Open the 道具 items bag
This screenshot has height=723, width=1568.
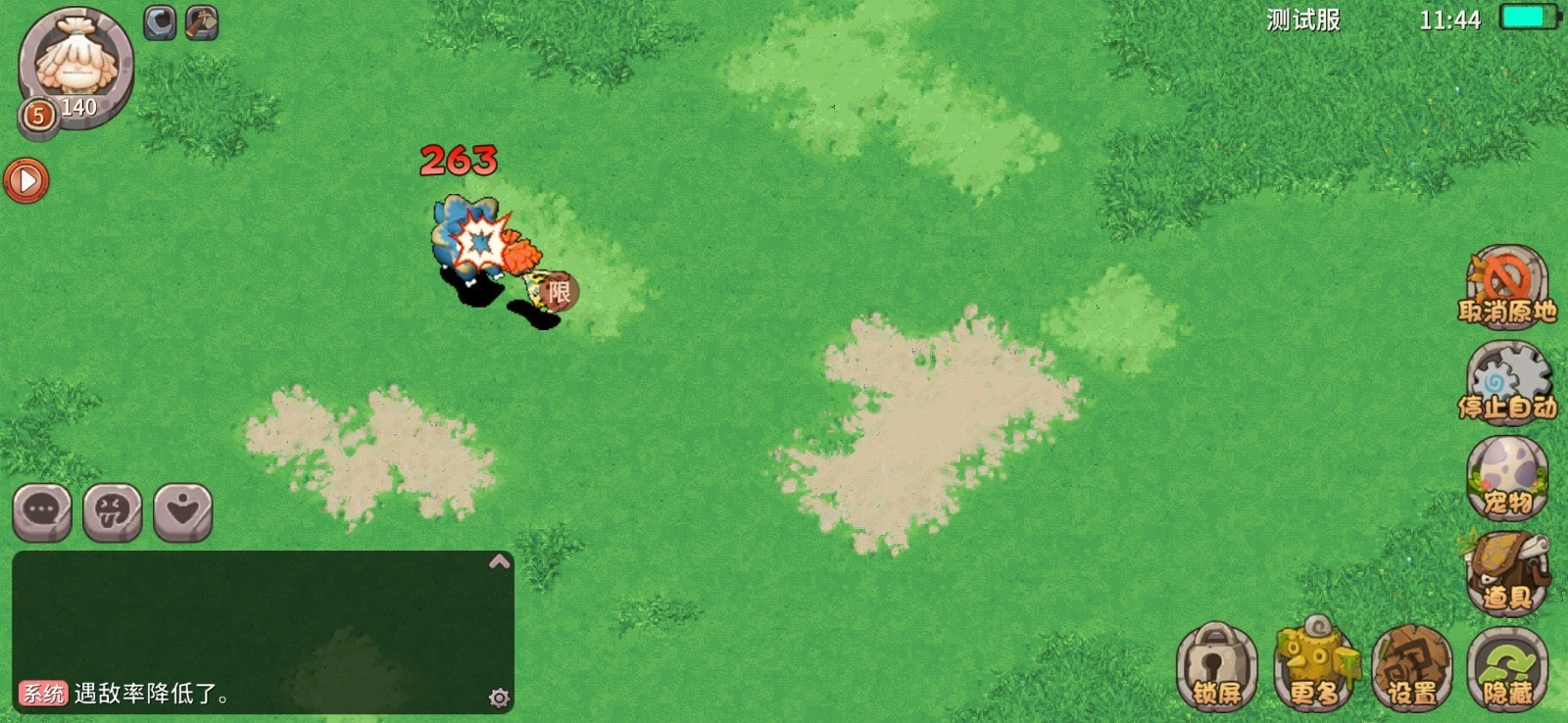pos(1506,573)
